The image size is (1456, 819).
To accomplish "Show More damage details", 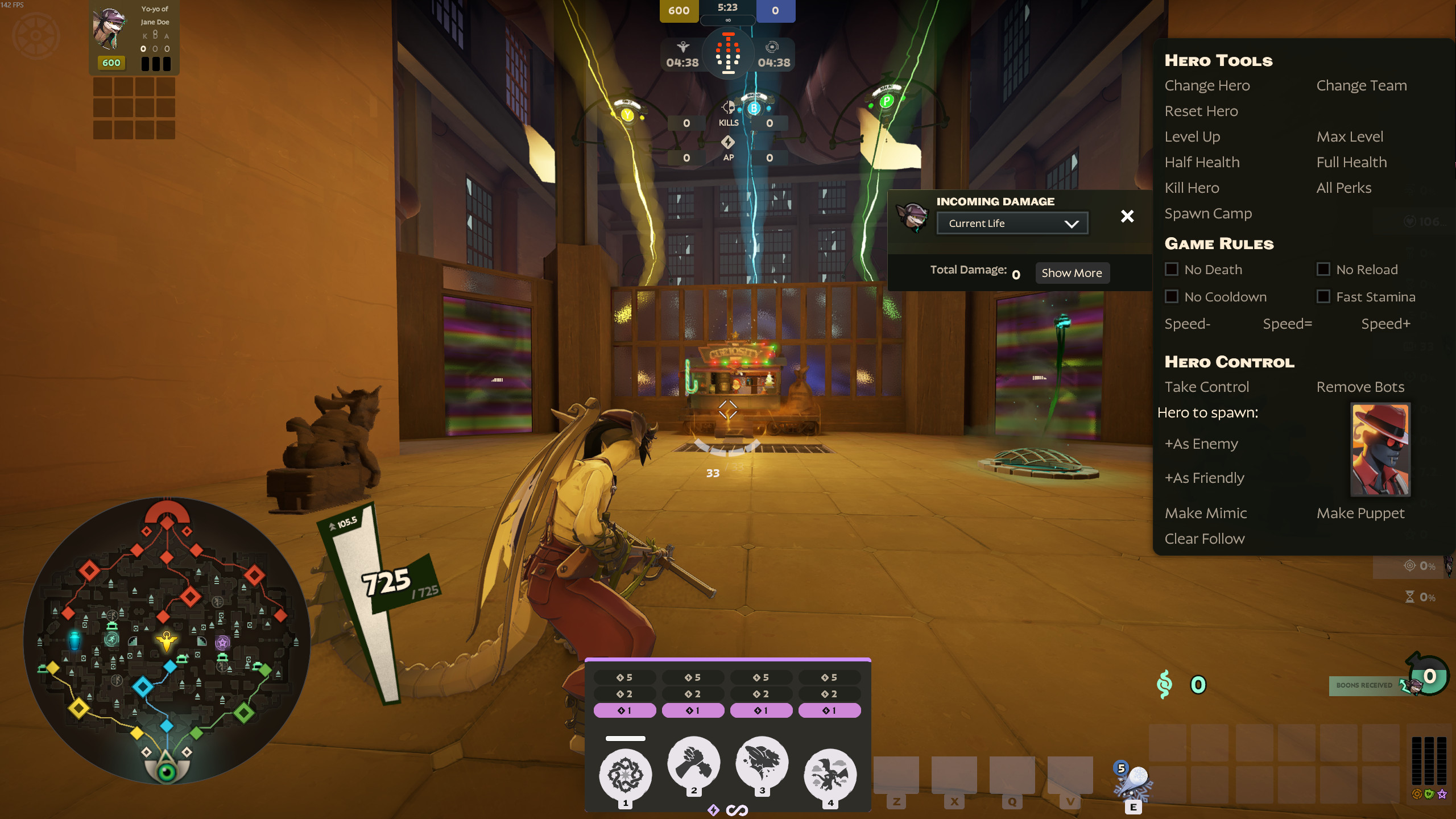I will (1072, 273).
